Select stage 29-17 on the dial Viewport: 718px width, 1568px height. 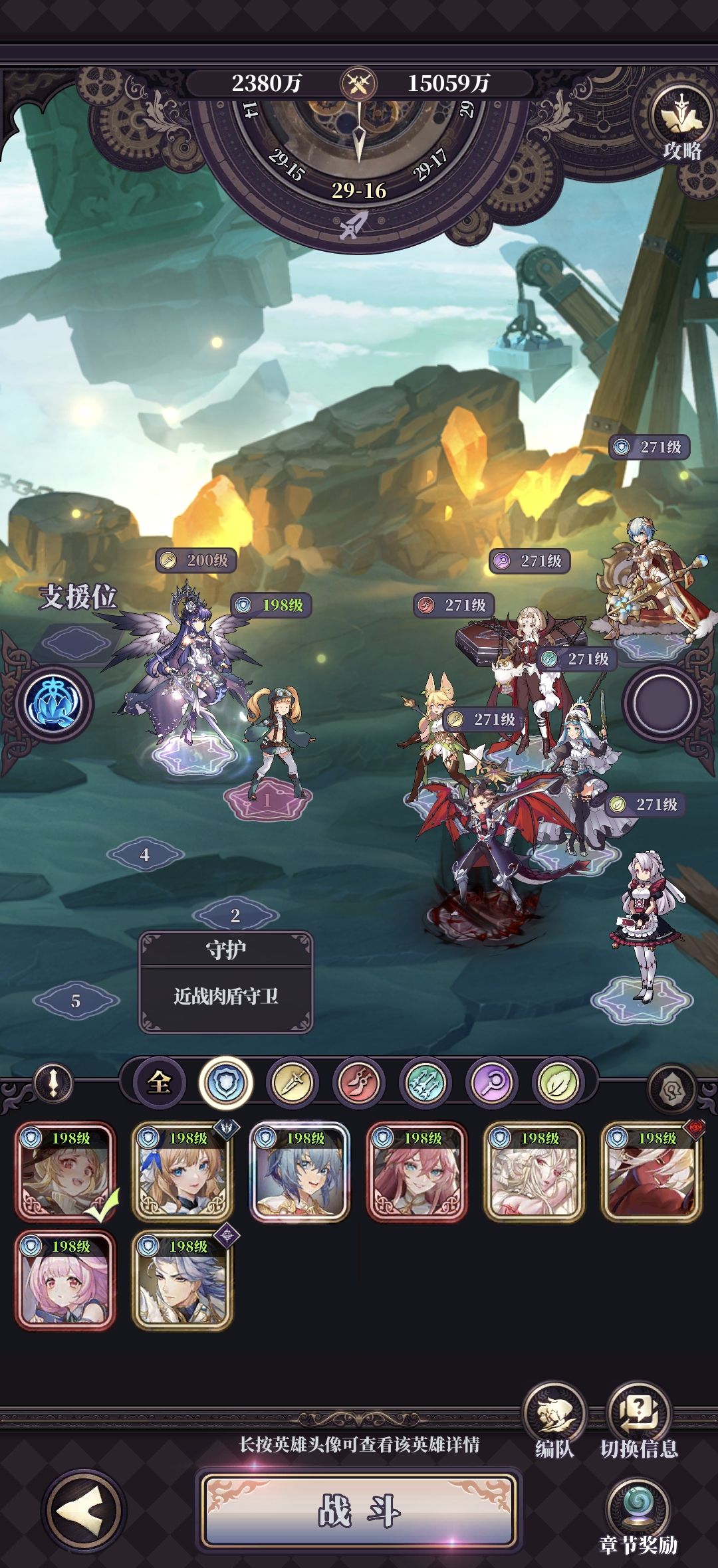pos(431,165)
